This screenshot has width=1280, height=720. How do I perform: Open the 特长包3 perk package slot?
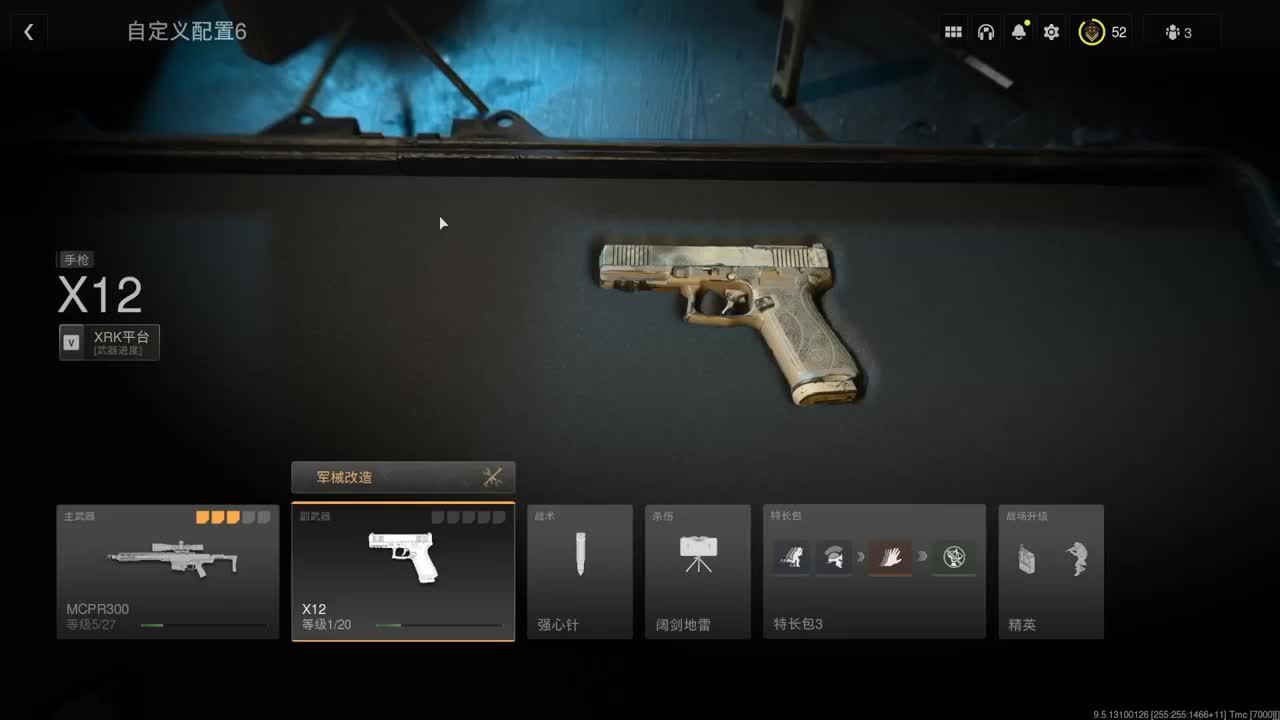click(x=874, y=571)
